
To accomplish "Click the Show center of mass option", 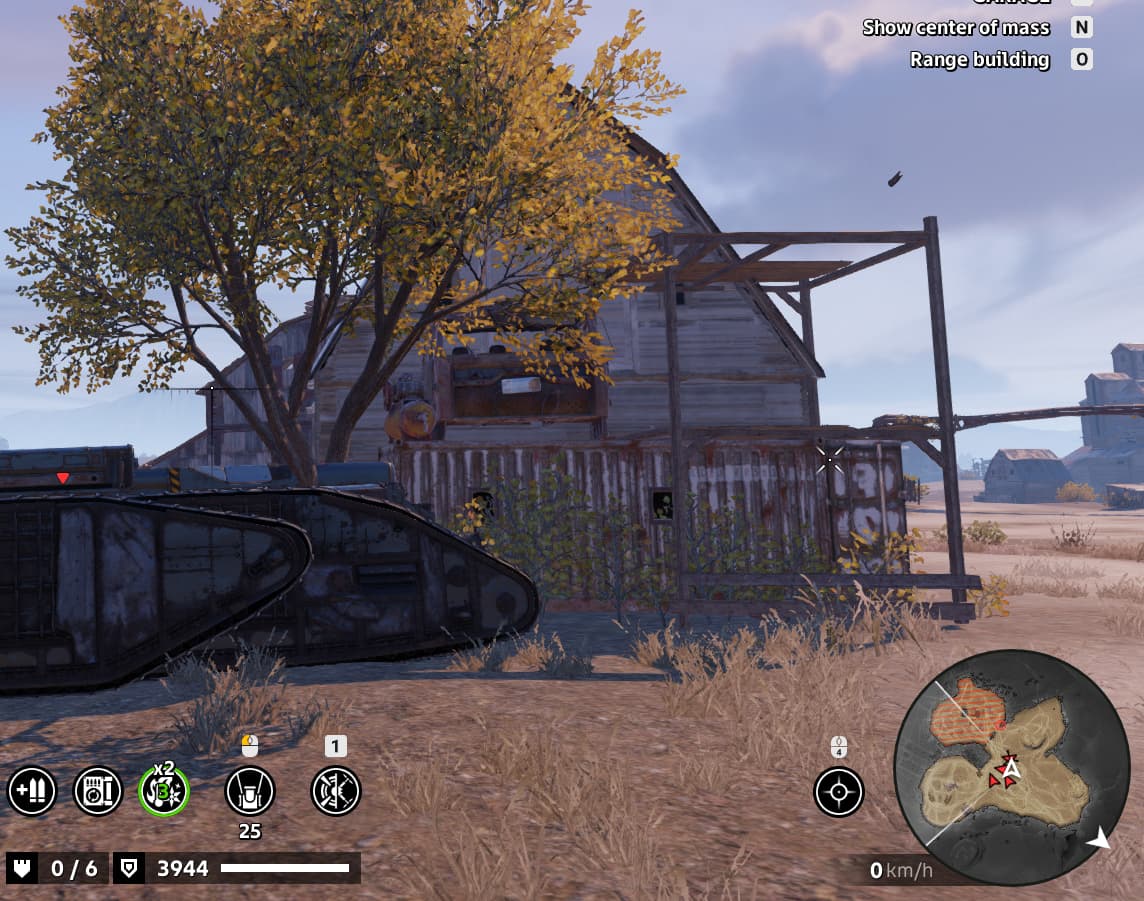I will [x=956, y=27].
